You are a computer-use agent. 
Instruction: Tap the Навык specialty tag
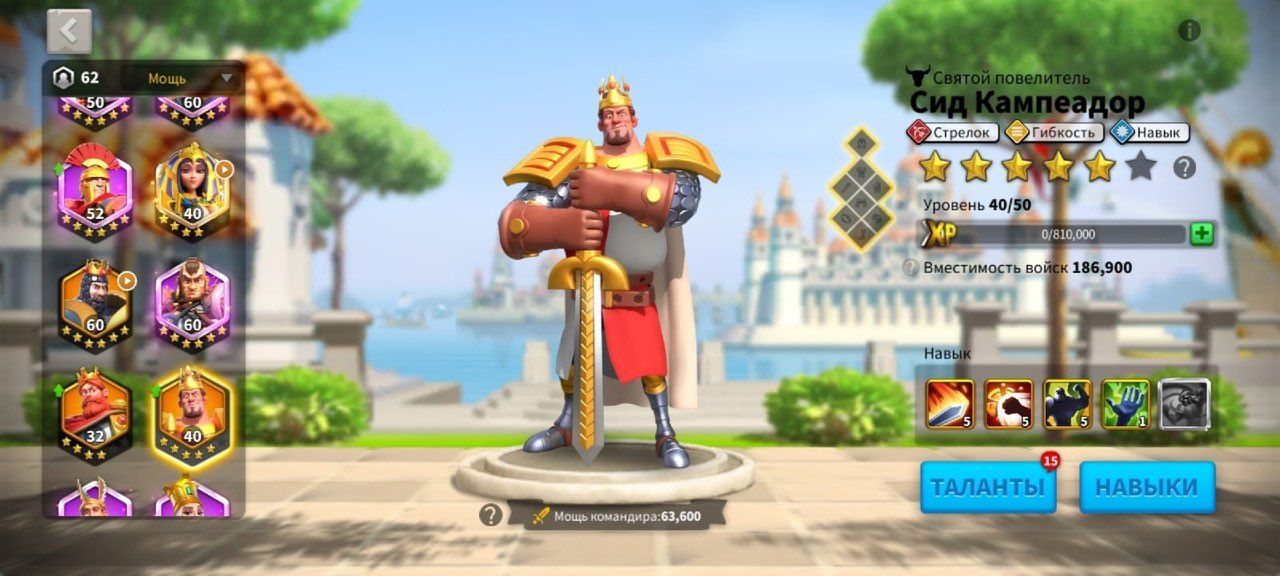(x=1148, y=132)
